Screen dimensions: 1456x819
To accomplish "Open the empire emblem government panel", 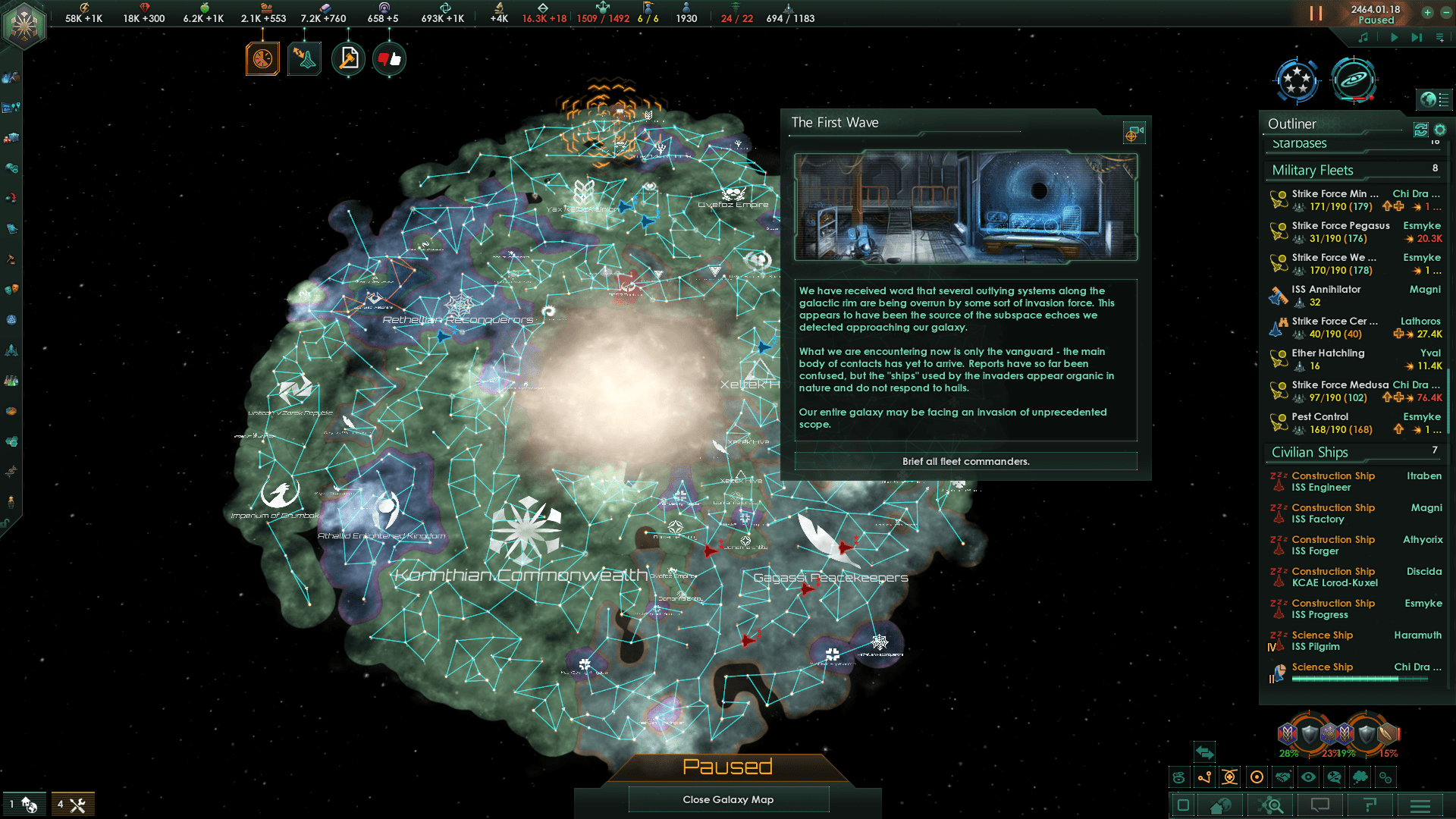I will pos(24,25).
